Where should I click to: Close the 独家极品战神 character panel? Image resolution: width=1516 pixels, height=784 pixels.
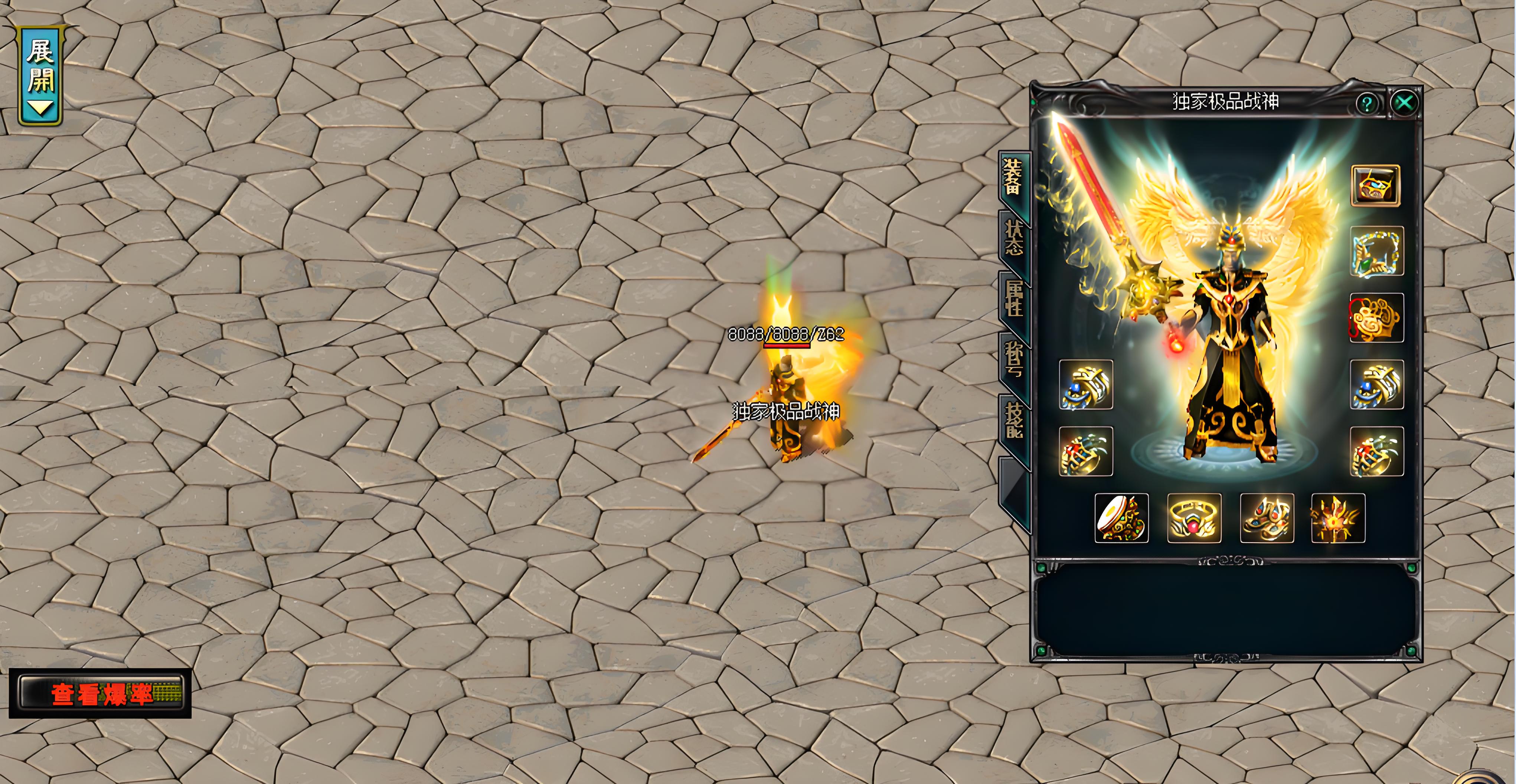(1404, 103)
